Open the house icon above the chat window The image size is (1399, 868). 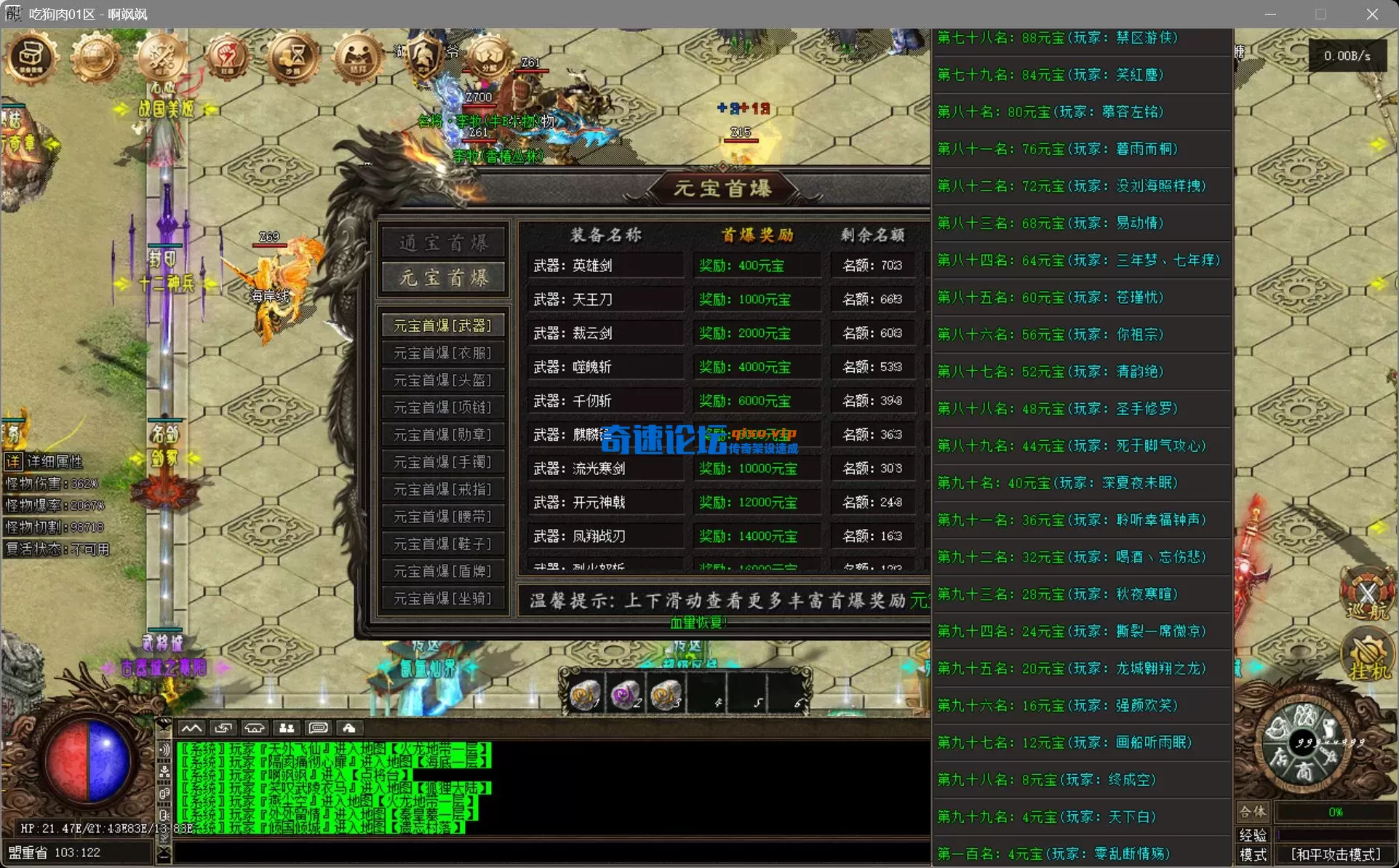(254, 728)
